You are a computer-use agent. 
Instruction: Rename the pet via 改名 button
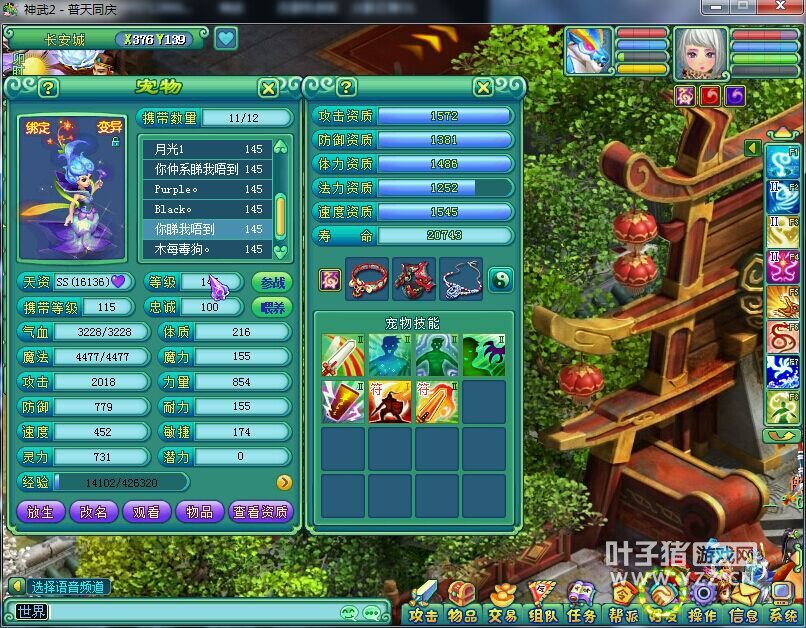pyautogui.click(x=93, y=511)
